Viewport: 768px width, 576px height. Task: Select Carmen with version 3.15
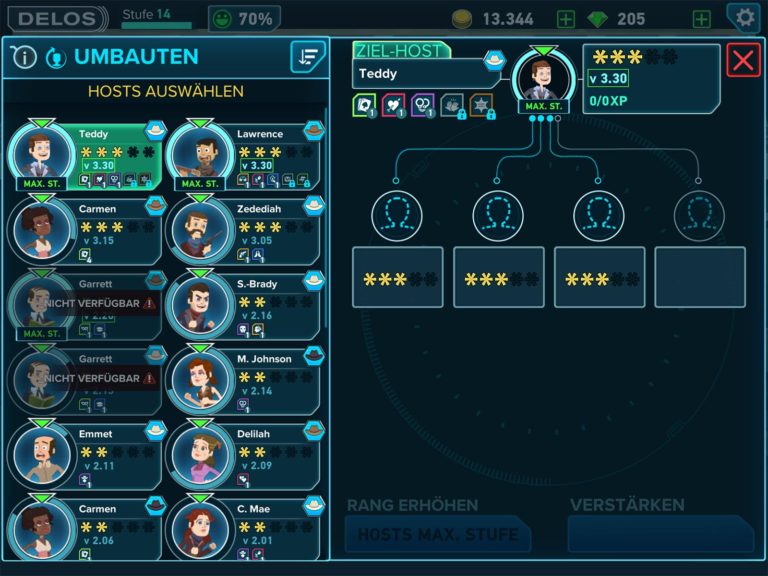coord(85,230)
